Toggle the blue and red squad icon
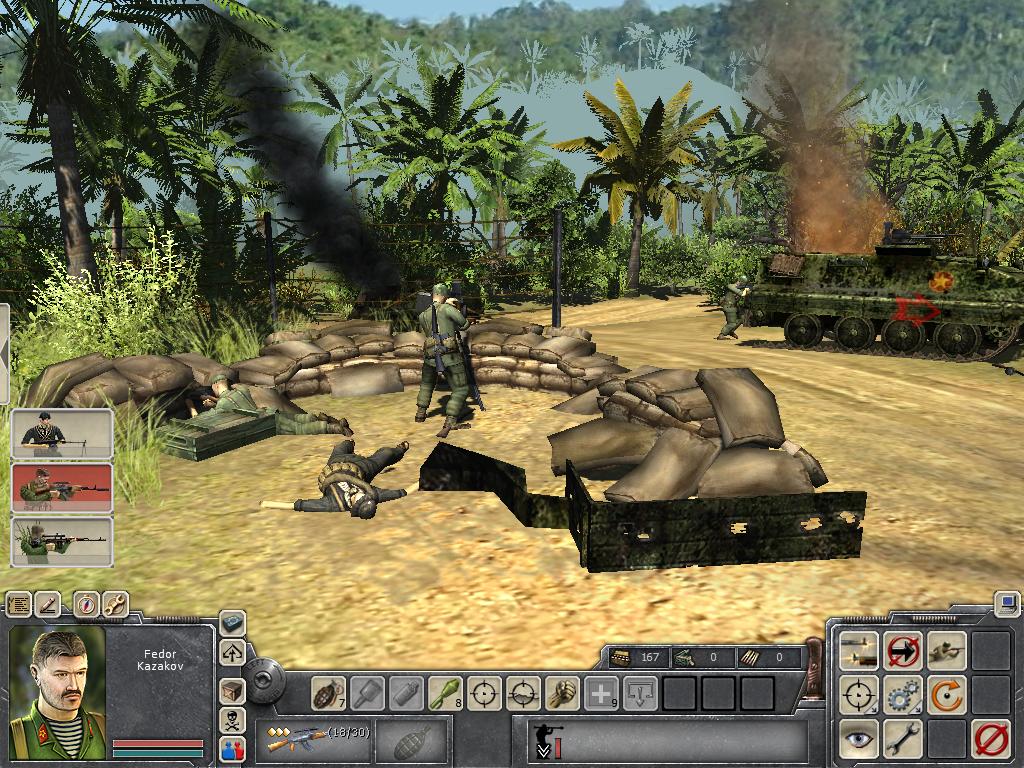This screenshot has width=1024, height=768. [232, 748]
